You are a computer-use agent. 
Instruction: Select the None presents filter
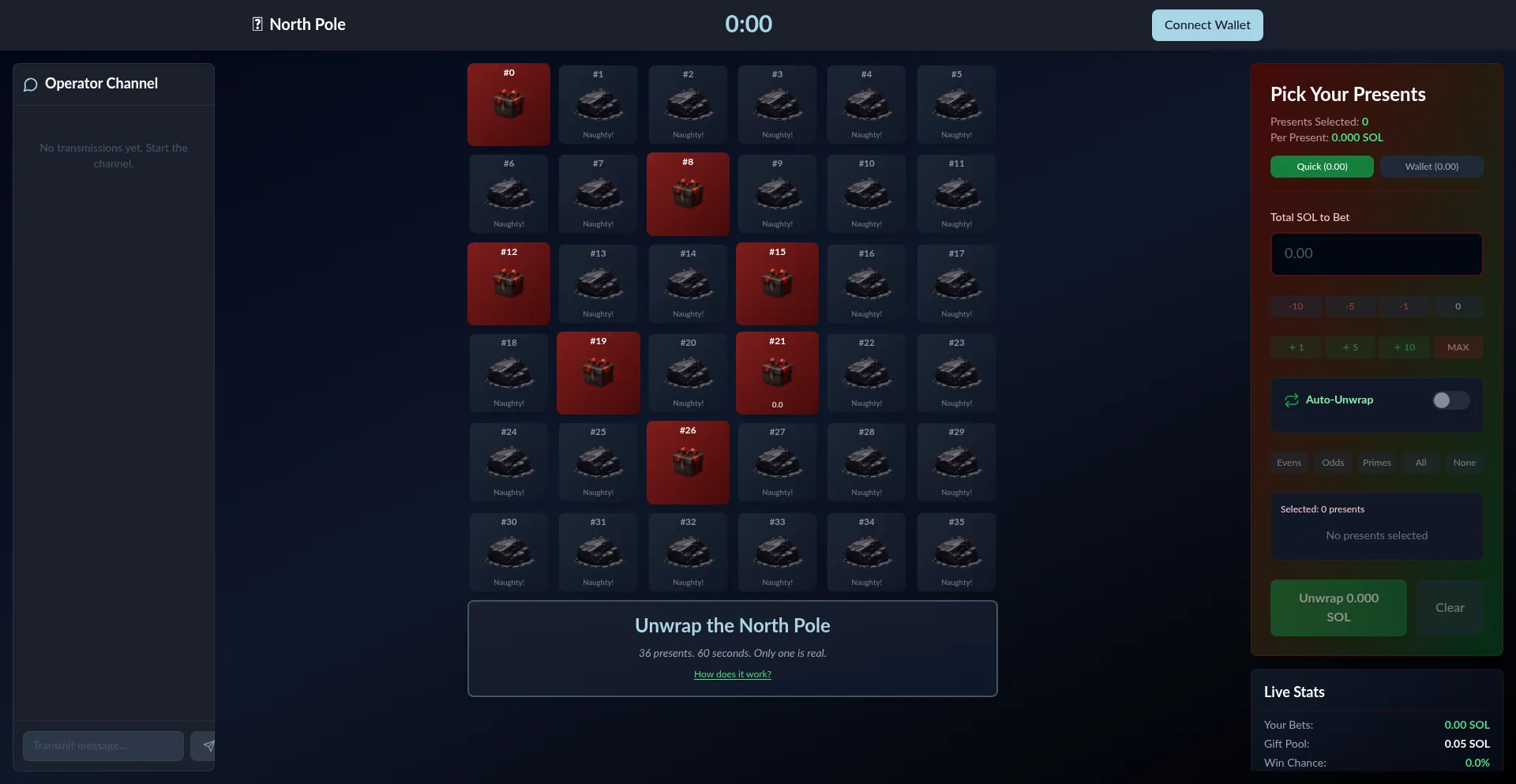pyautogui.click(x=1464, y=463)
